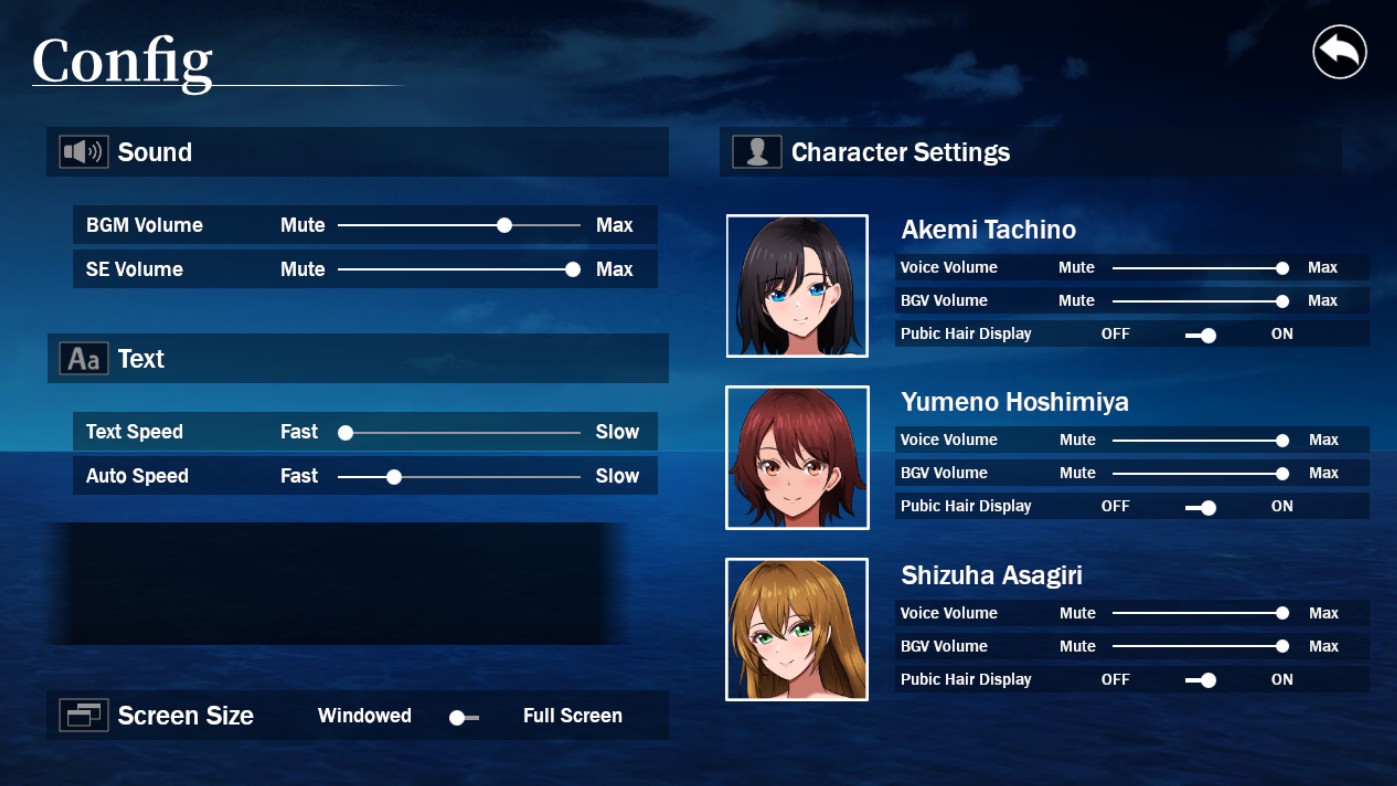Image resolution: width=1397 pixels, height=786 pixels.
Task: Click the window icon next to Screen Size
Action: coord(84,715)
